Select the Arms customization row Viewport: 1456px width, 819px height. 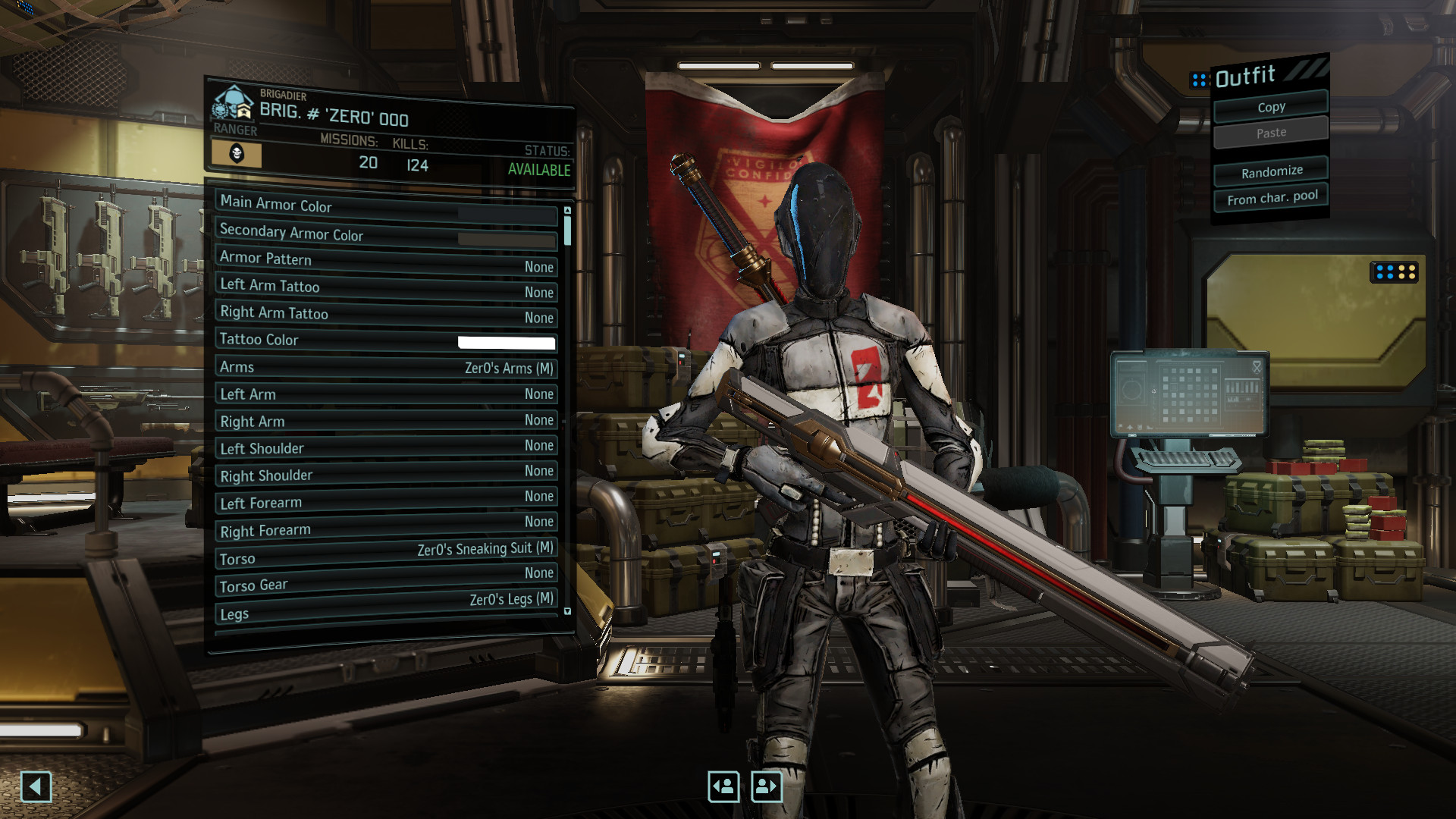(x=387, y=368)
